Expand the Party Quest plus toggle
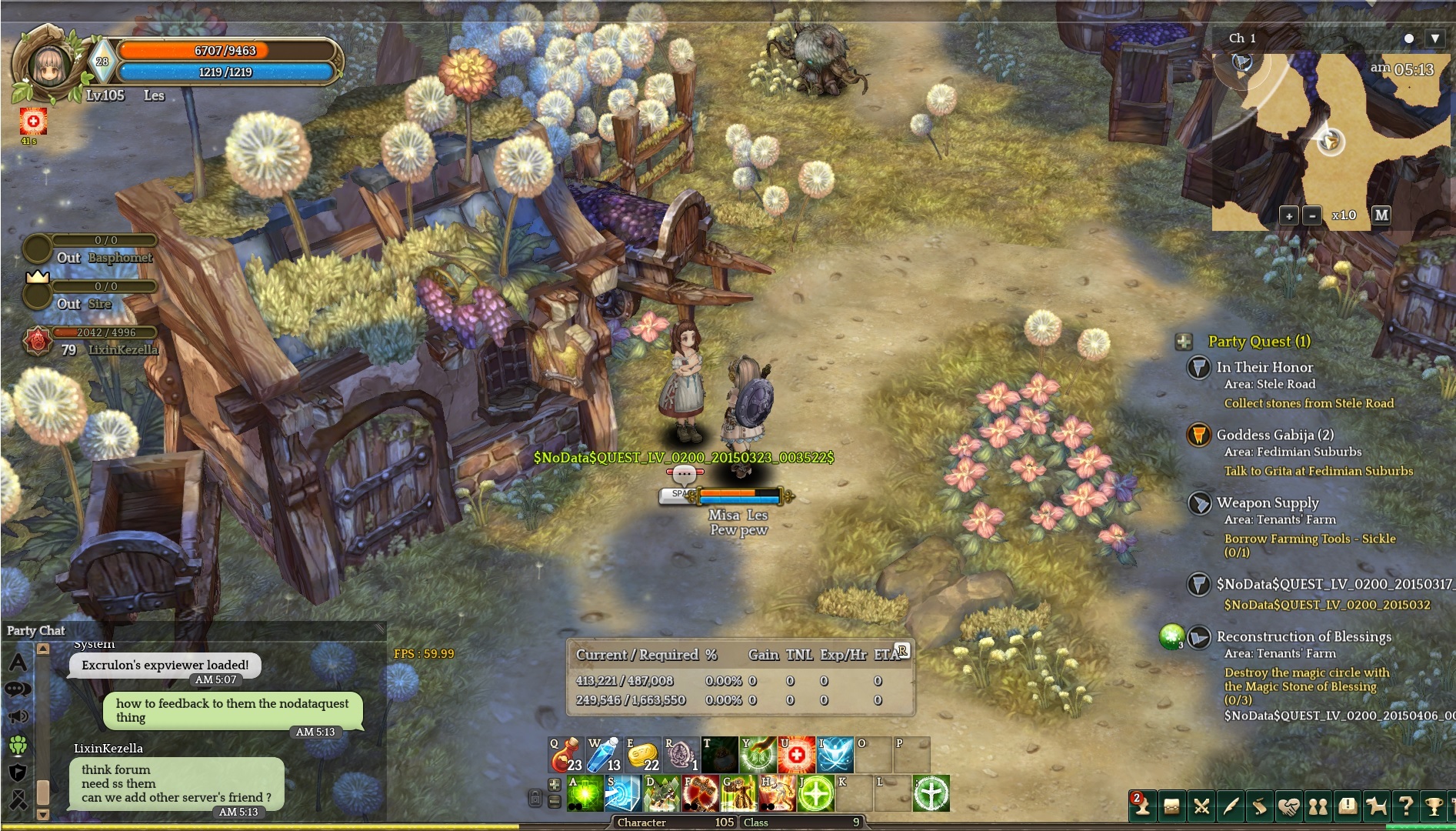Image resolution: width=1456 pixels, height=831 pixels. tap(1184, 342)
